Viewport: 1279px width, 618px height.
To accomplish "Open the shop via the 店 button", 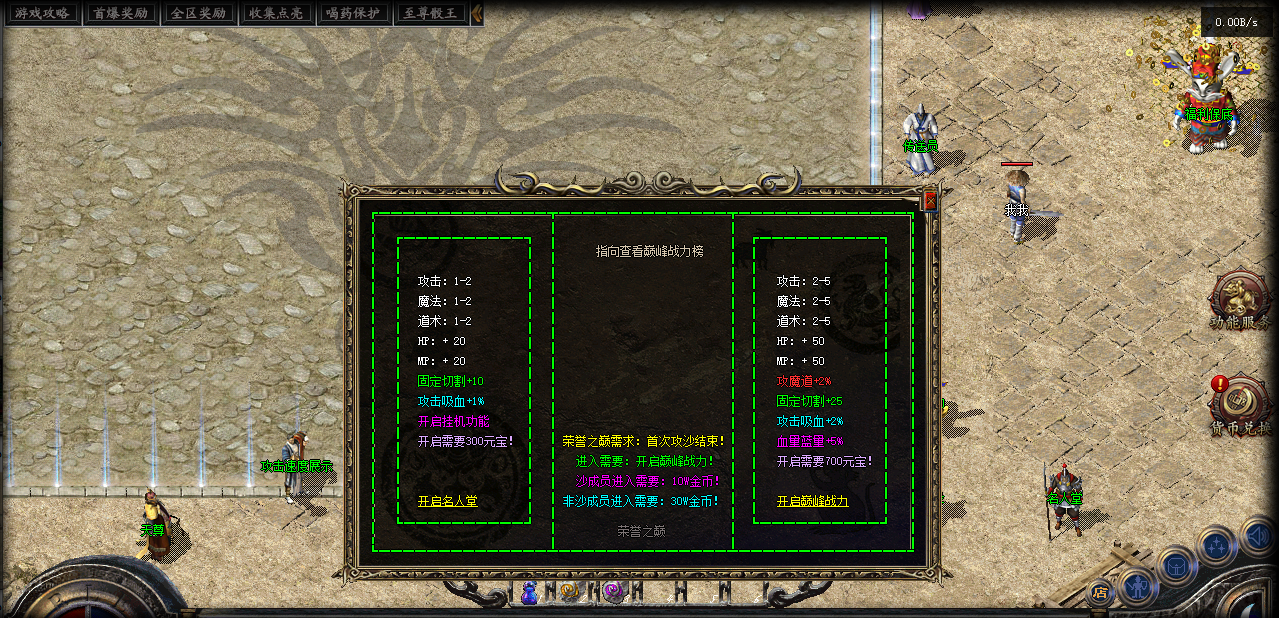I will pyautogui.click(x=1100, y=592).
